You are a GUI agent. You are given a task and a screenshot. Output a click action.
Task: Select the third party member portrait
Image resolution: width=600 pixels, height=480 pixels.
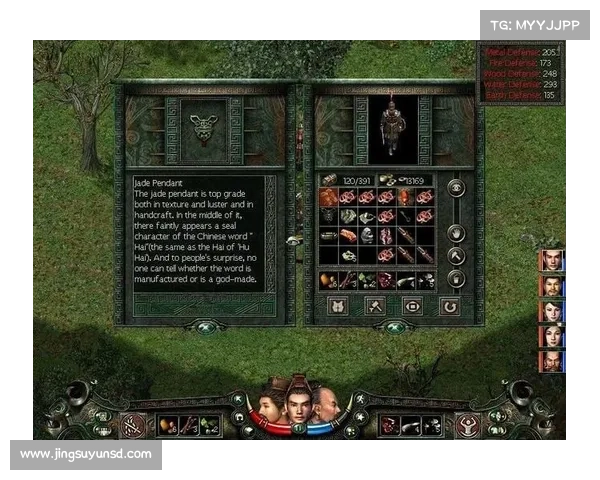coord(551,311)
